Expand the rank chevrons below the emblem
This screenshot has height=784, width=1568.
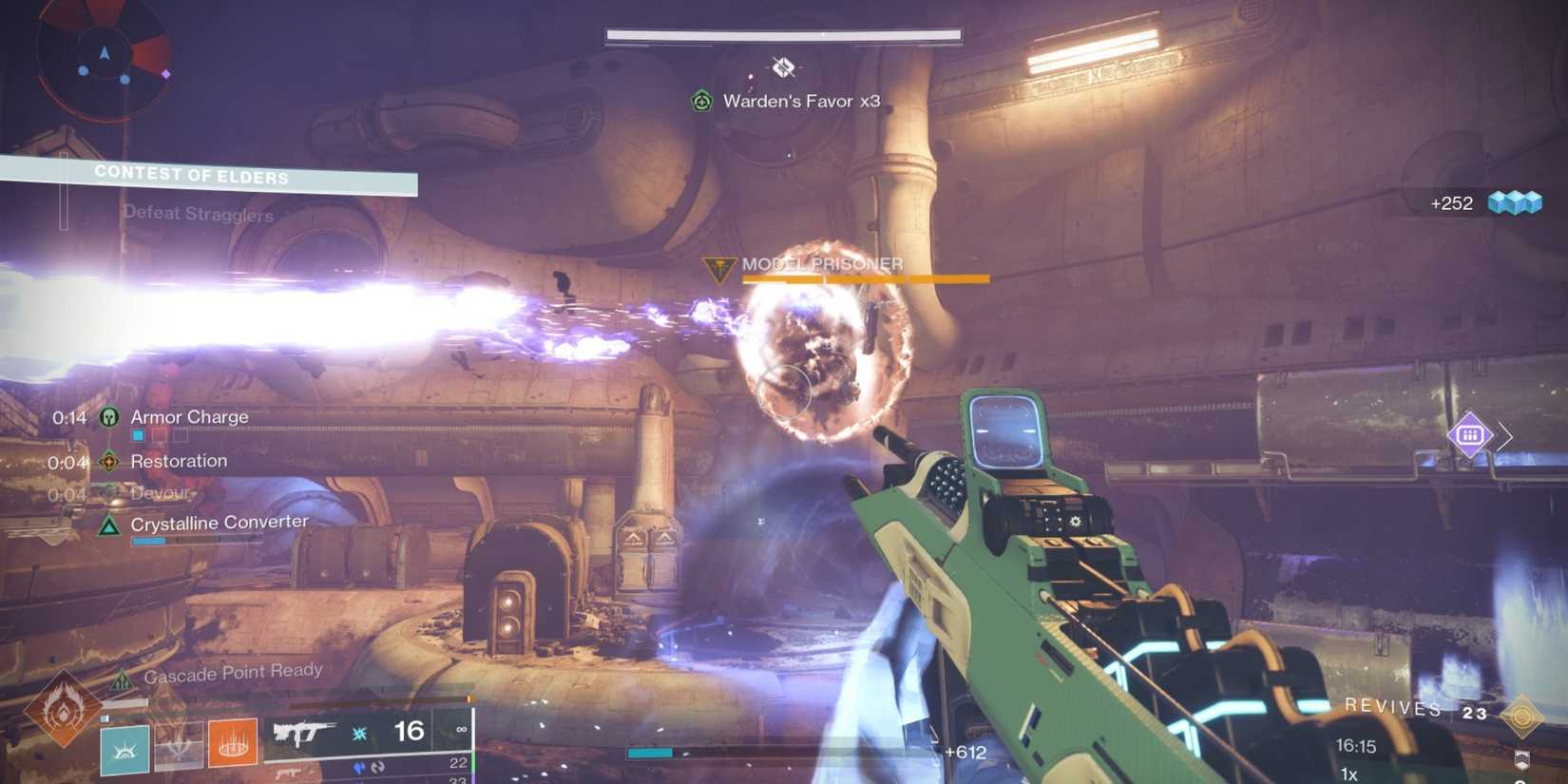1522,758
